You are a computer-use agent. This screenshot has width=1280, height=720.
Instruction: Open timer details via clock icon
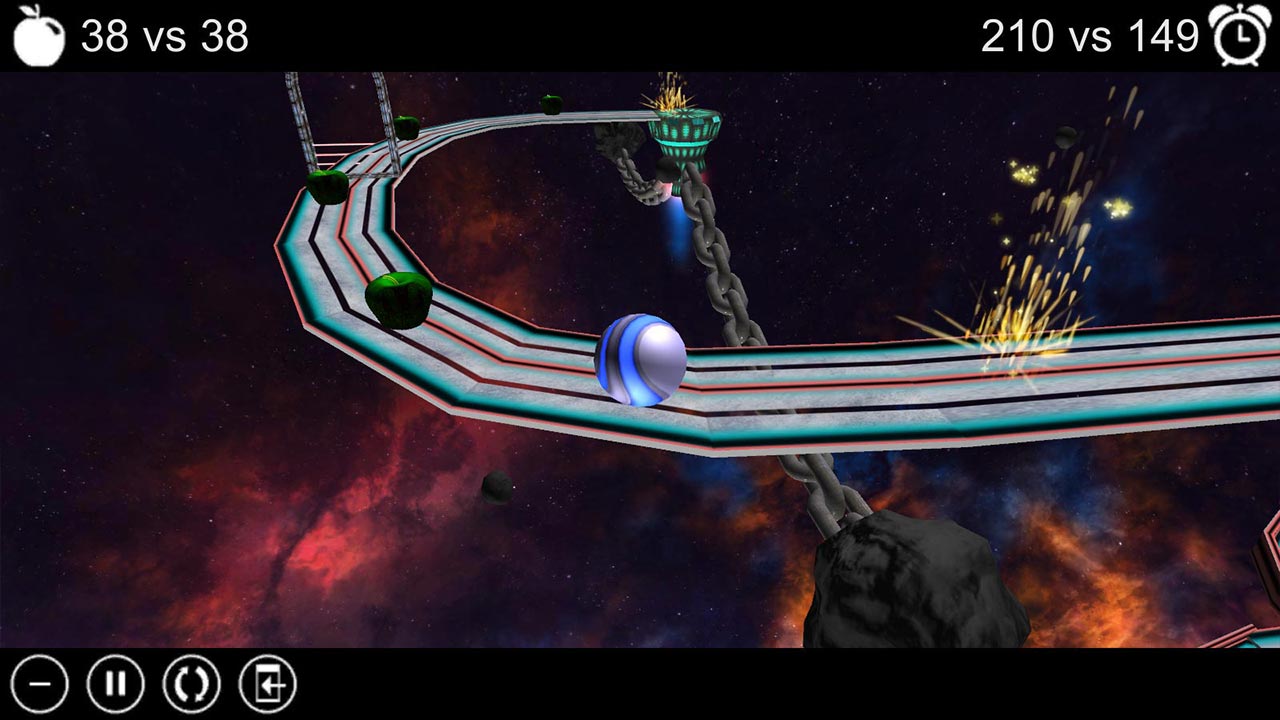point(1240,34)
